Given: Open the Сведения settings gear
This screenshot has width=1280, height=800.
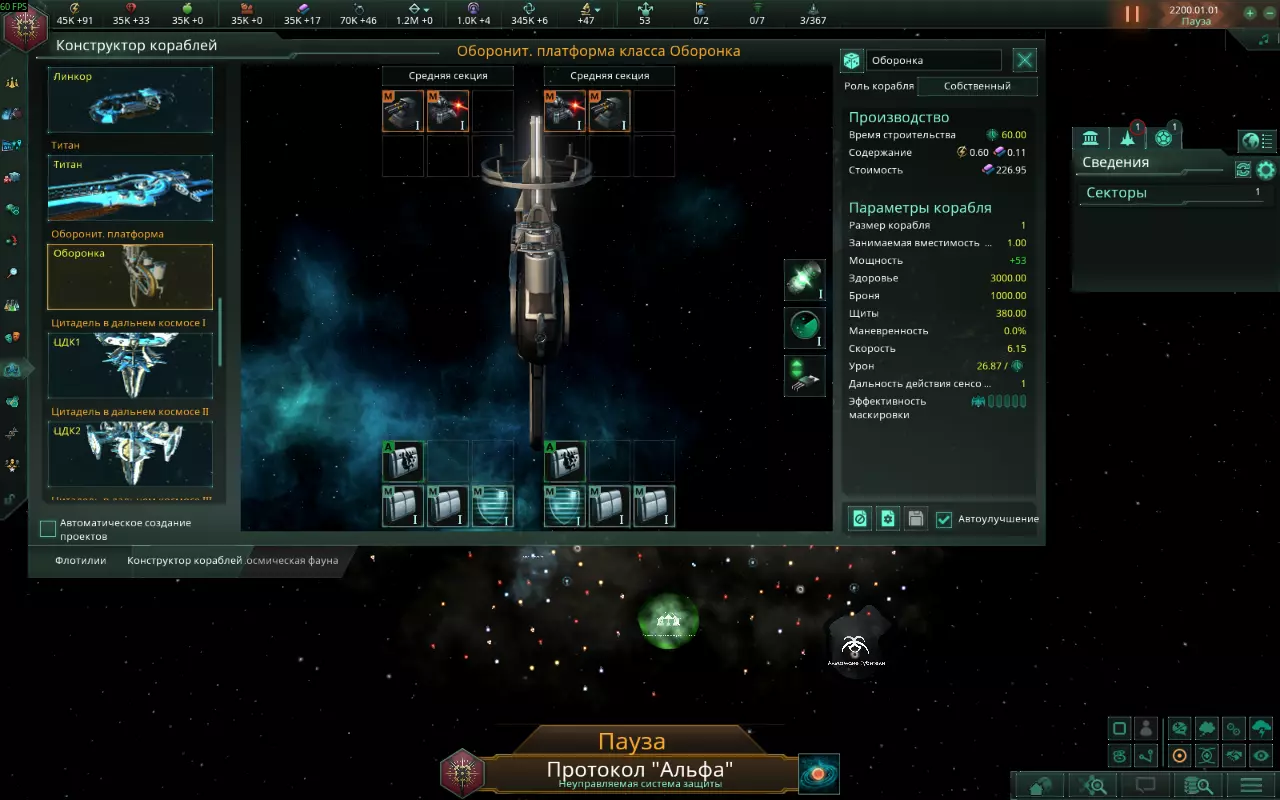Looking at the screenshot, I should tap(1266, 170).
